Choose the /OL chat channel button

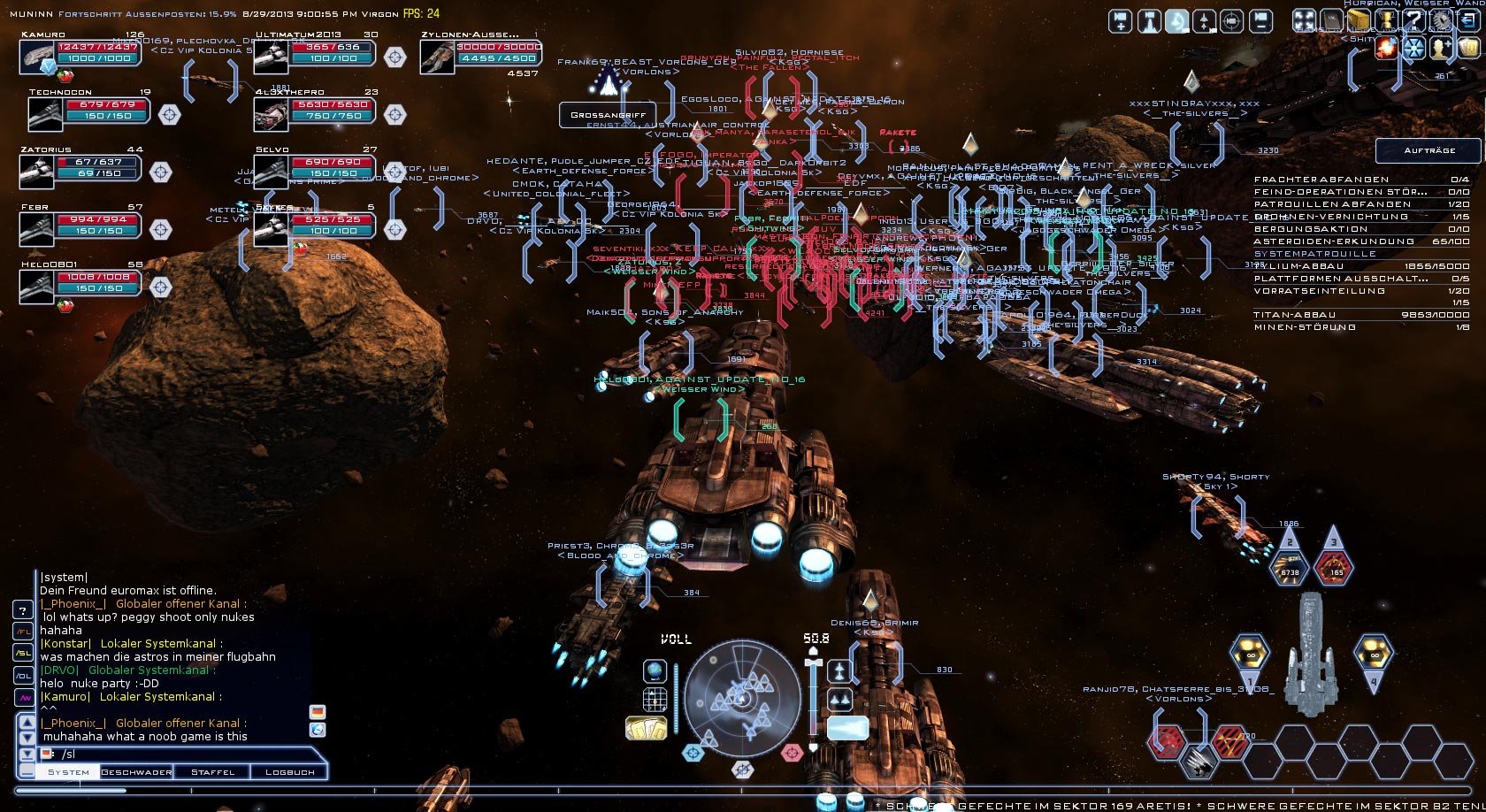pyautogui.click(x=23, y=676)
